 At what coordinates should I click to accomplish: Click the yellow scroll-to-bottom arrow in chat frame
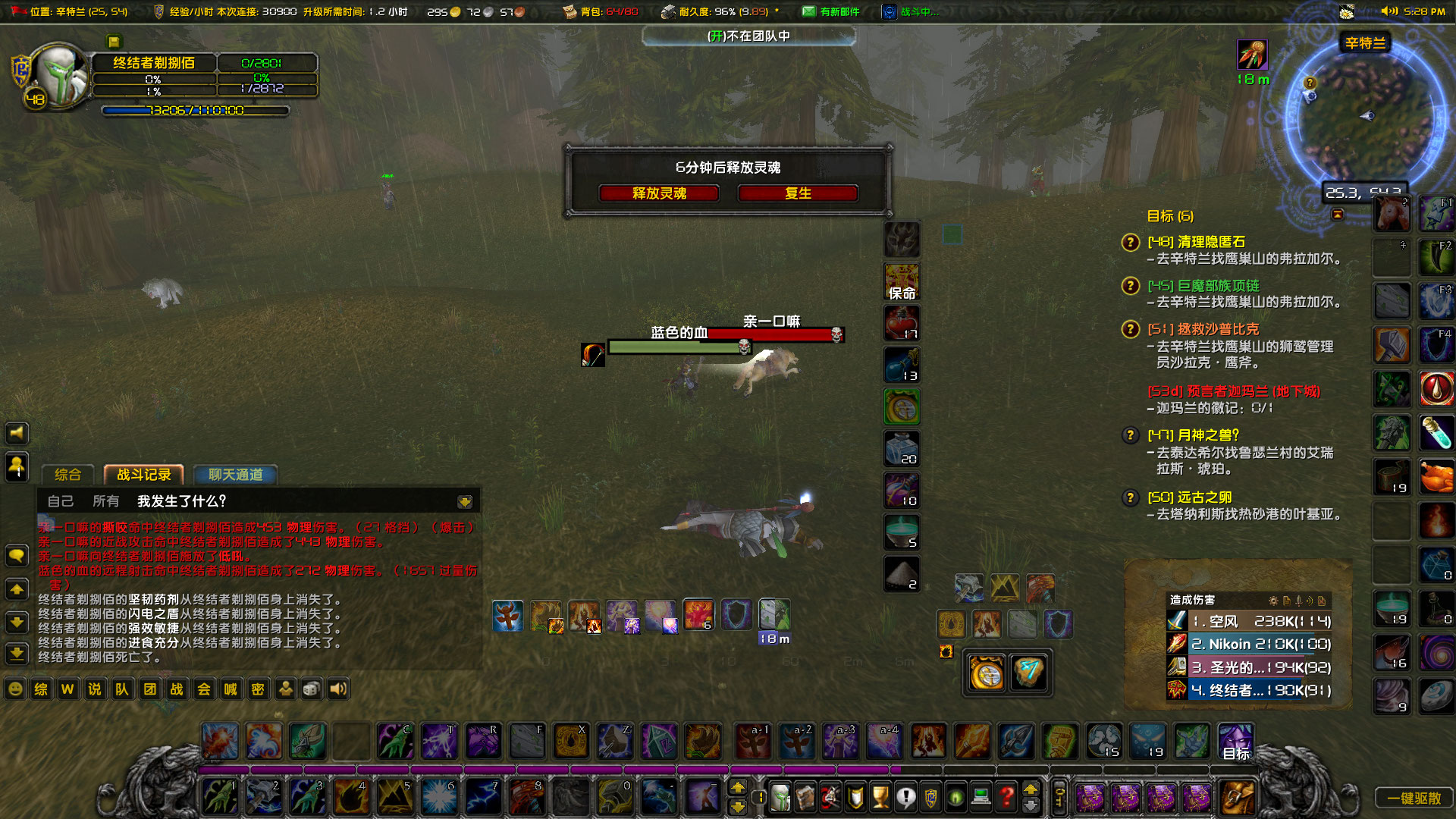point(464,500)
